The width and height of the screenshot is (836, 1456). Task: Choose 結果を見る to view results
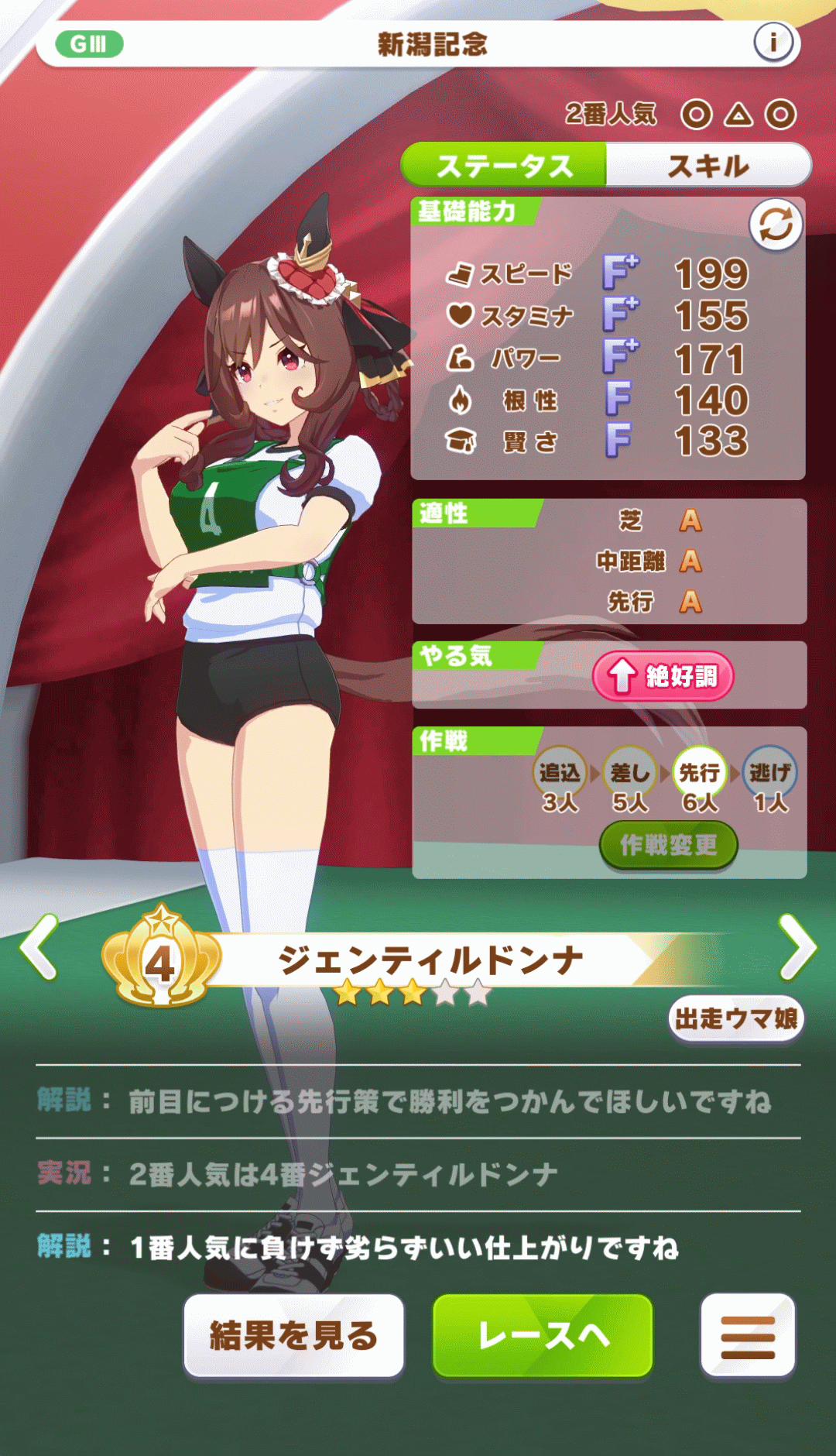tap(294, 1335)
